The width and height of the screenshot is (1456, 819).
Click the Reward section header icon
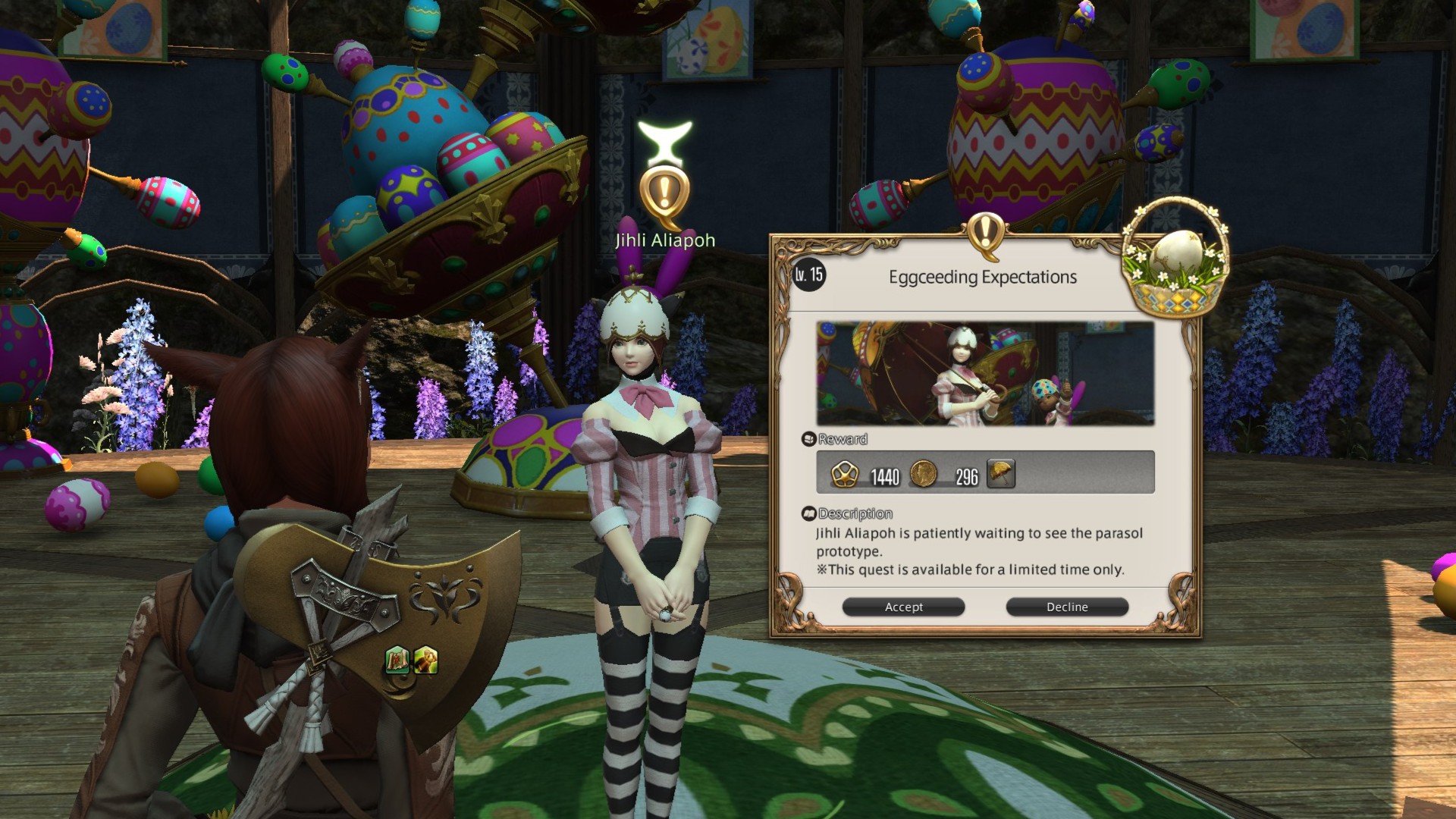point(810,439)
